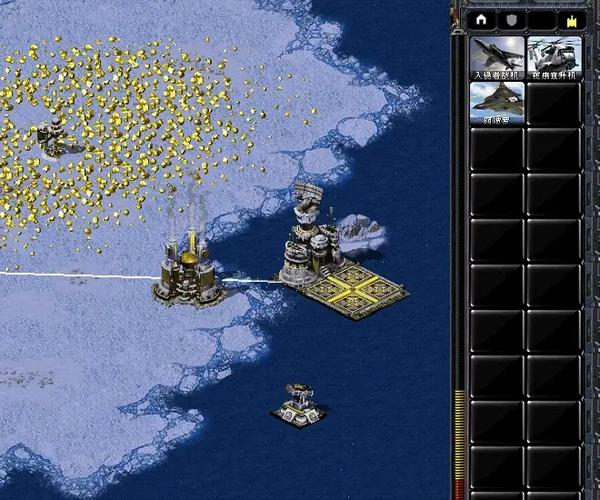The image size is (600, 500).
Task: Choose the dark delta-wing aircraft build icon
Action: coord(497,102)
